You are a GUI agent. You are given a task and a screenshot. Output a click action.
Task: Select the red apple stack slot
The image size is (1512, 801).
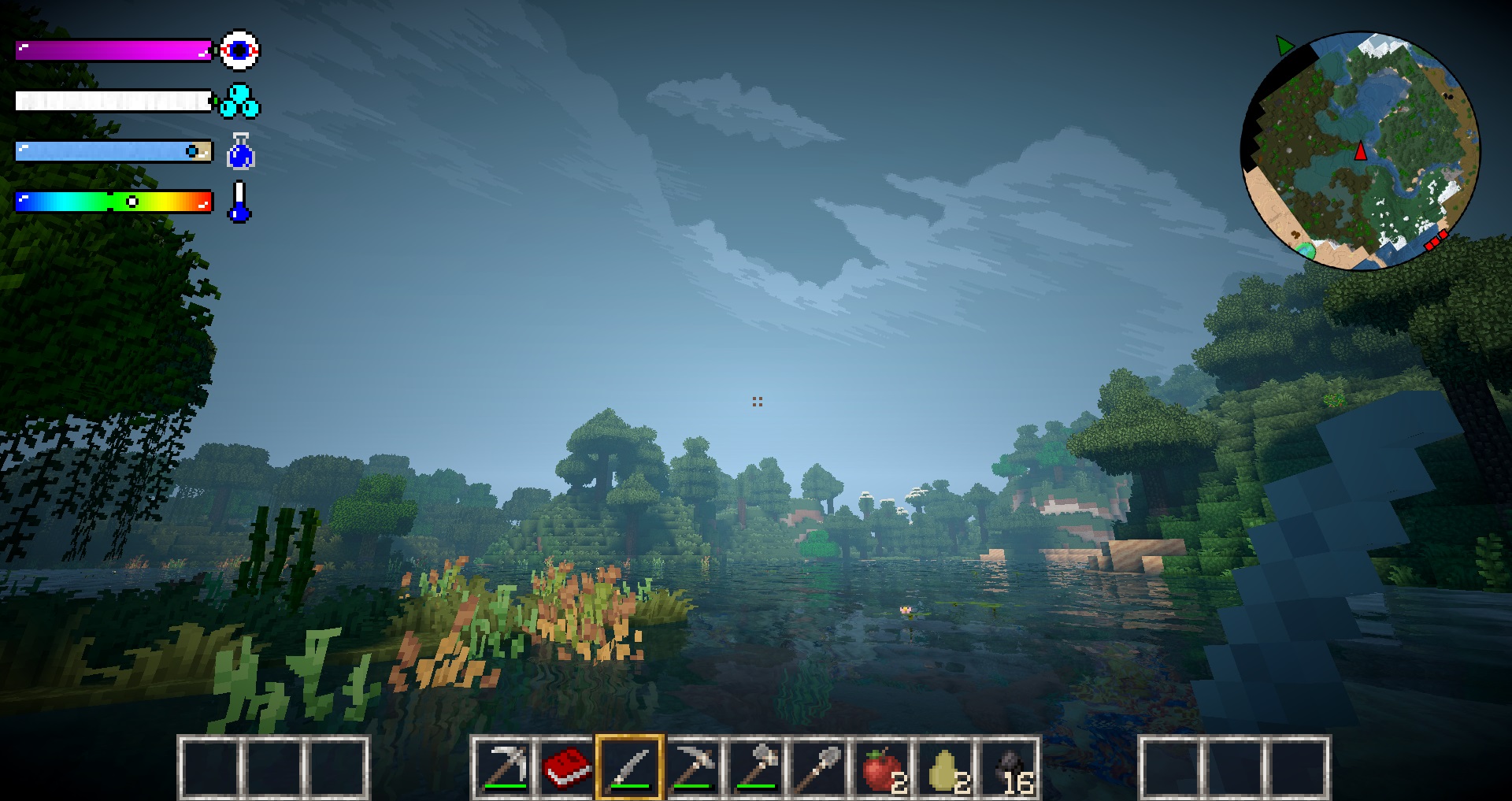tap(882, 767)
